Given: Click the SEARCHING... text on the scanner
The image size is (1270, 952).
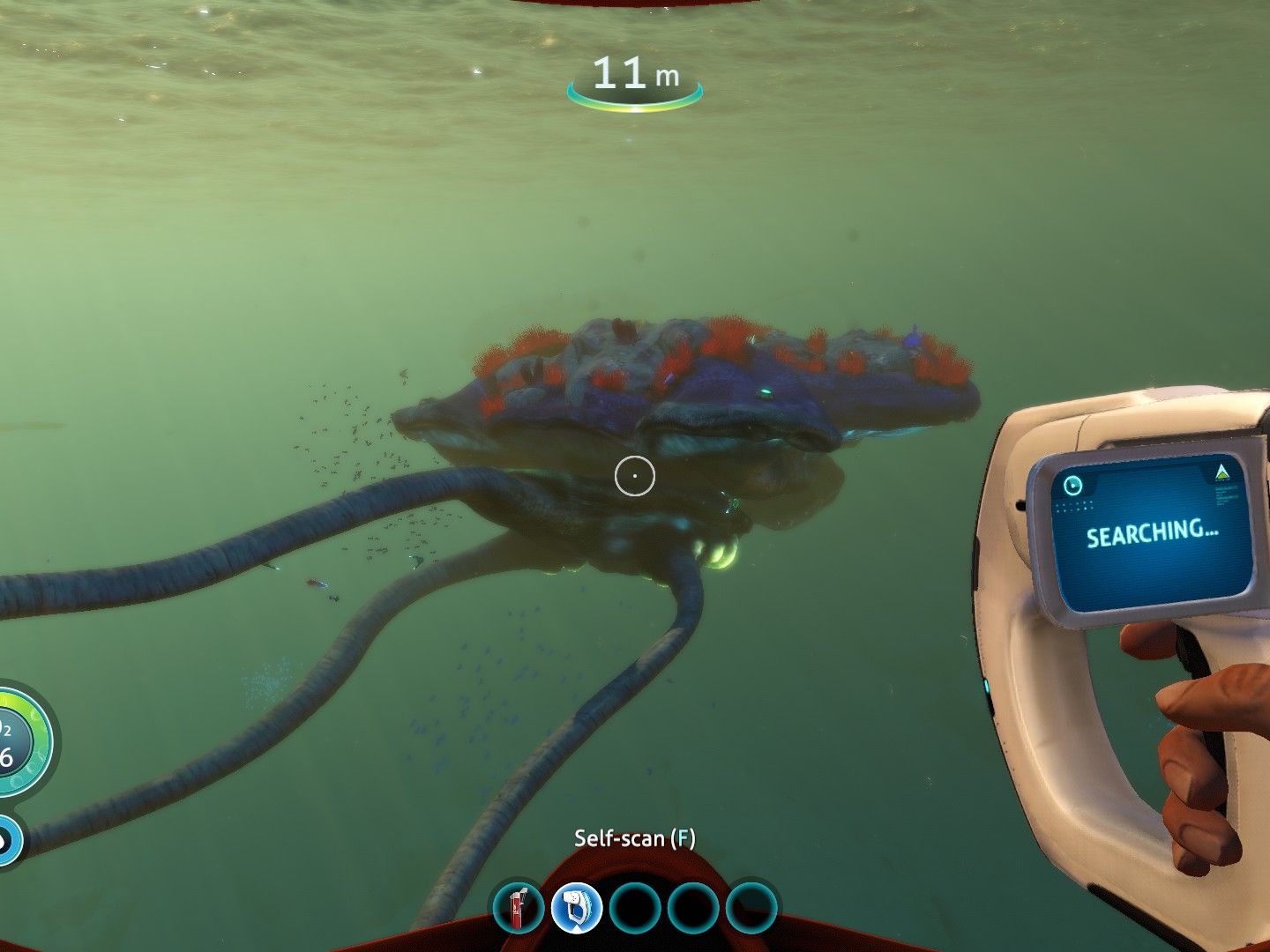Looking at the screenshot, I should [1153, 532].
